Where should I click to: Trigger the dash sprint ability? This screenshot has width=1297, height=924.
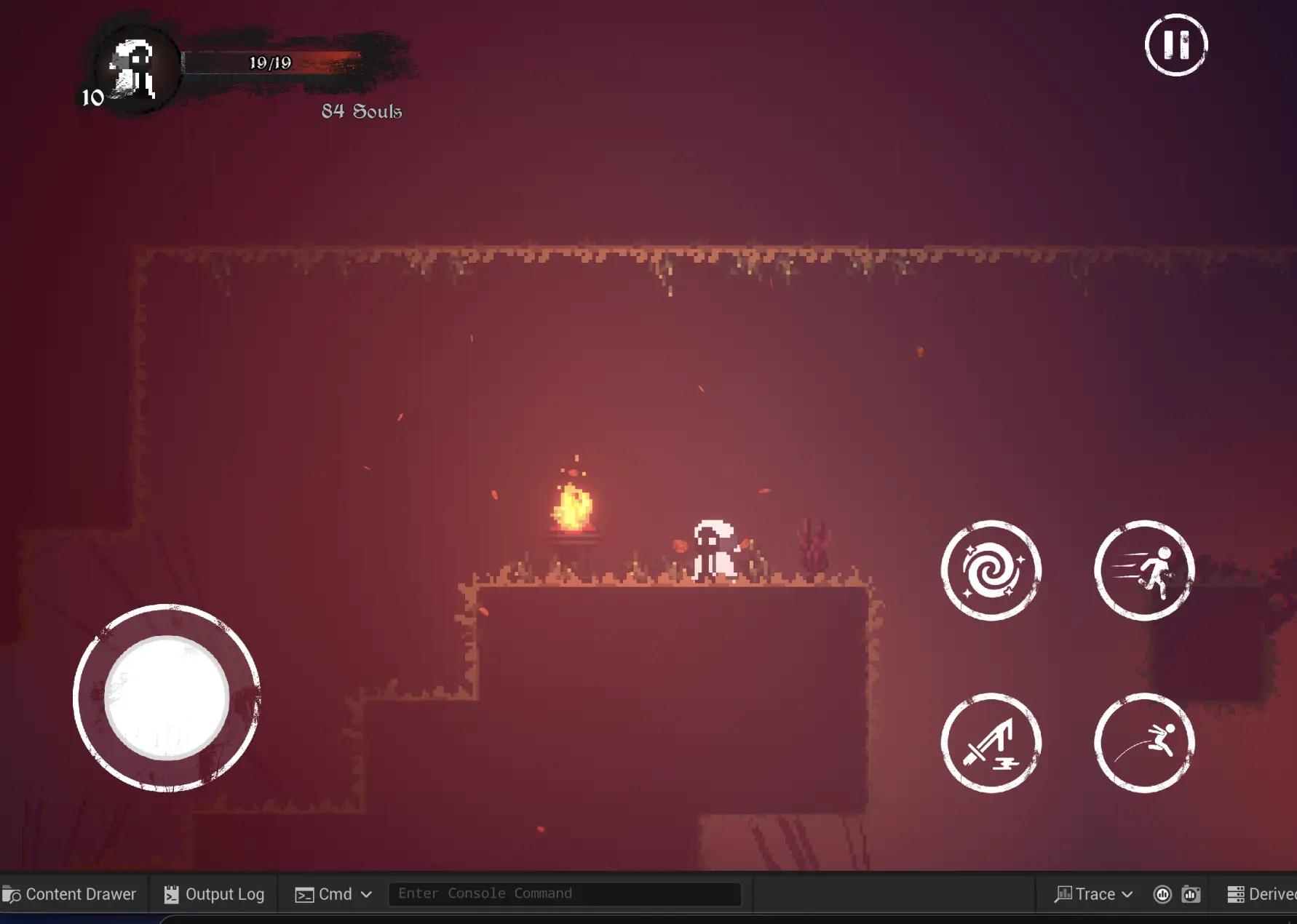(1143, 570)
